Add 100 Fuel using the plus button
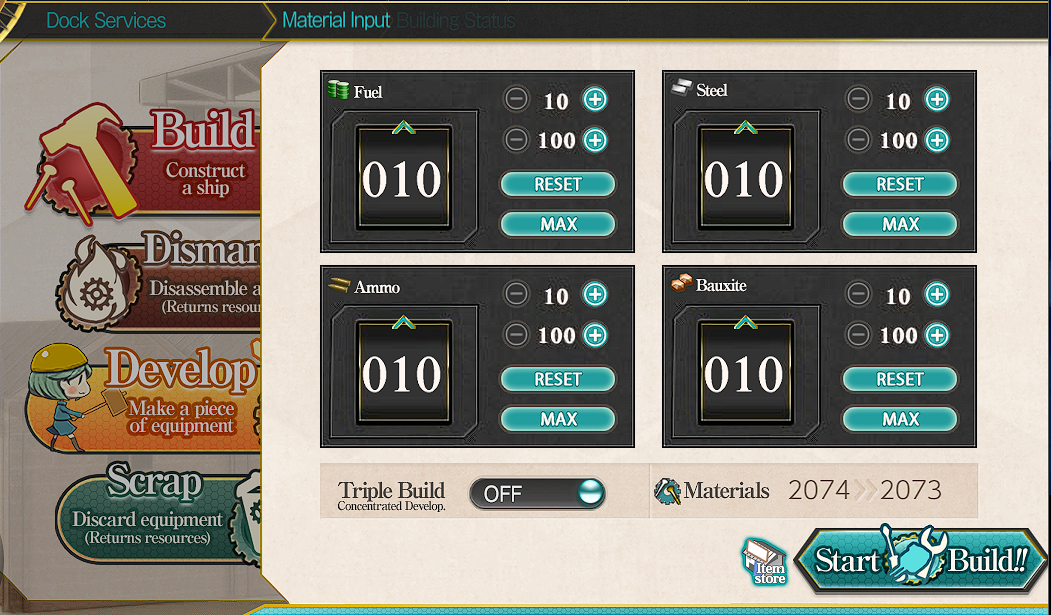The image size is (1051, 615). click(595, 140)
